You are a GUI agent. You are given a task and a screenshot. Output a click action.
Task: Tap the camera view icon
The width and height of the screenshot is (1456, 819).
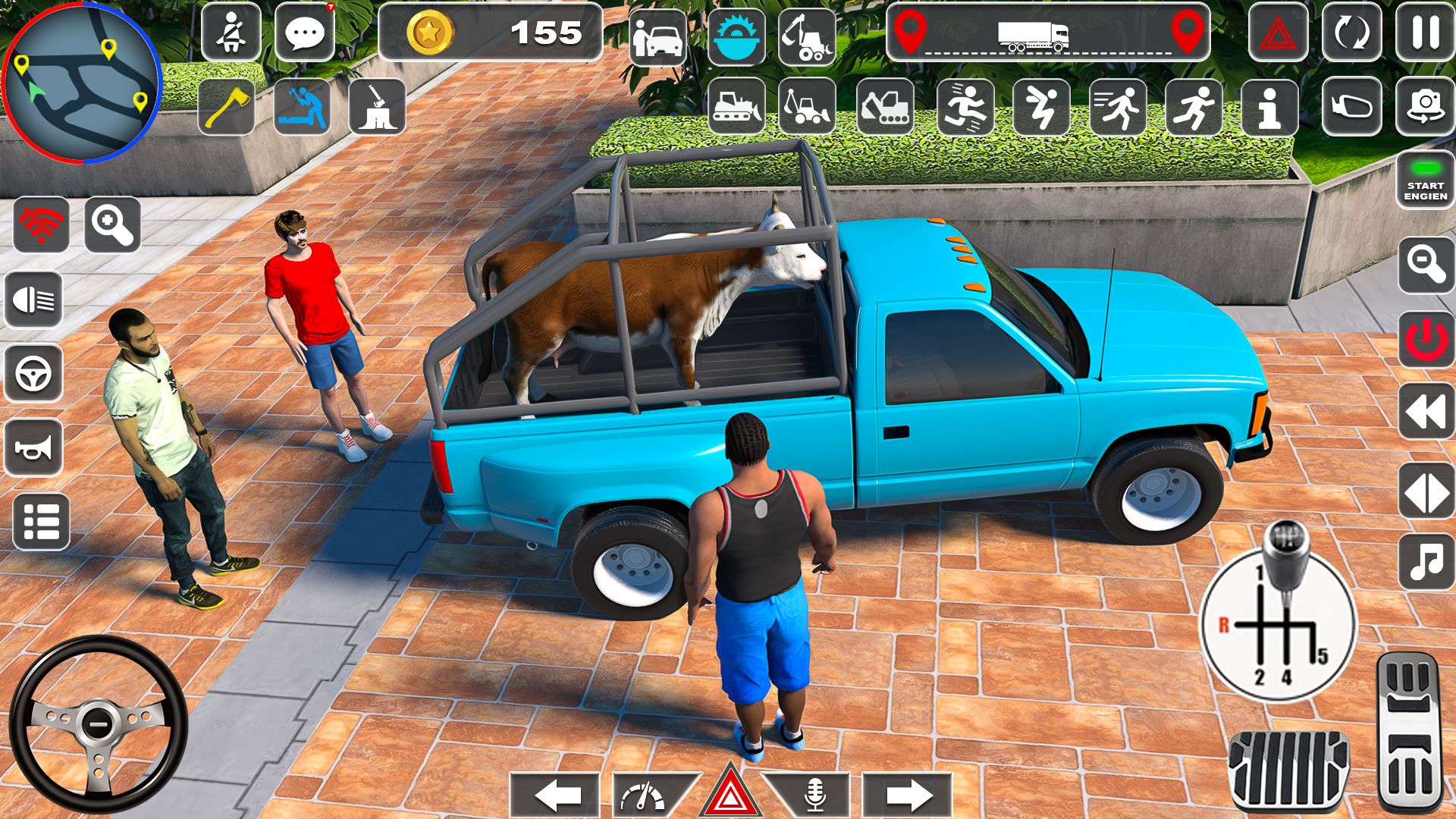pyautogui.click(x=1425, y=106)
